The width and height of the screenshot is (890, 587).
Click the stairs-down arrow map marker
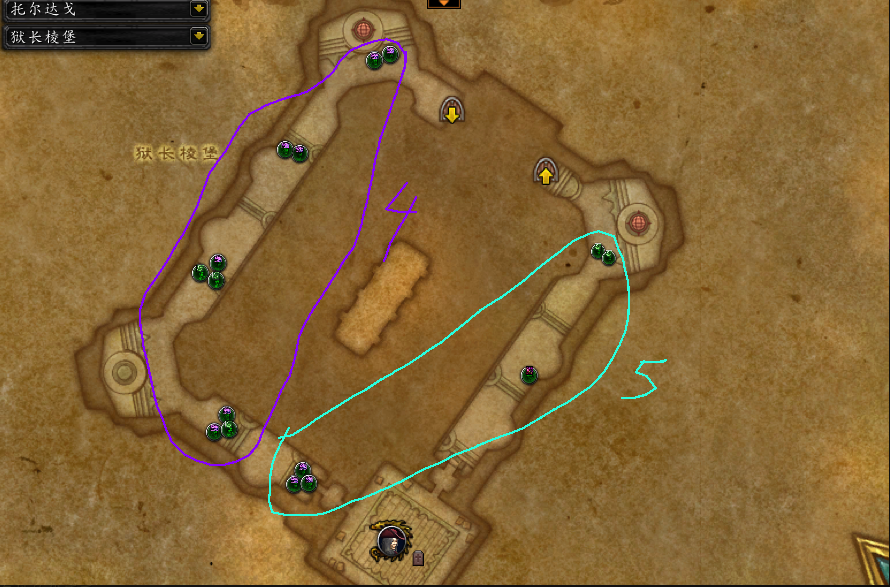[x=452, y=110]
